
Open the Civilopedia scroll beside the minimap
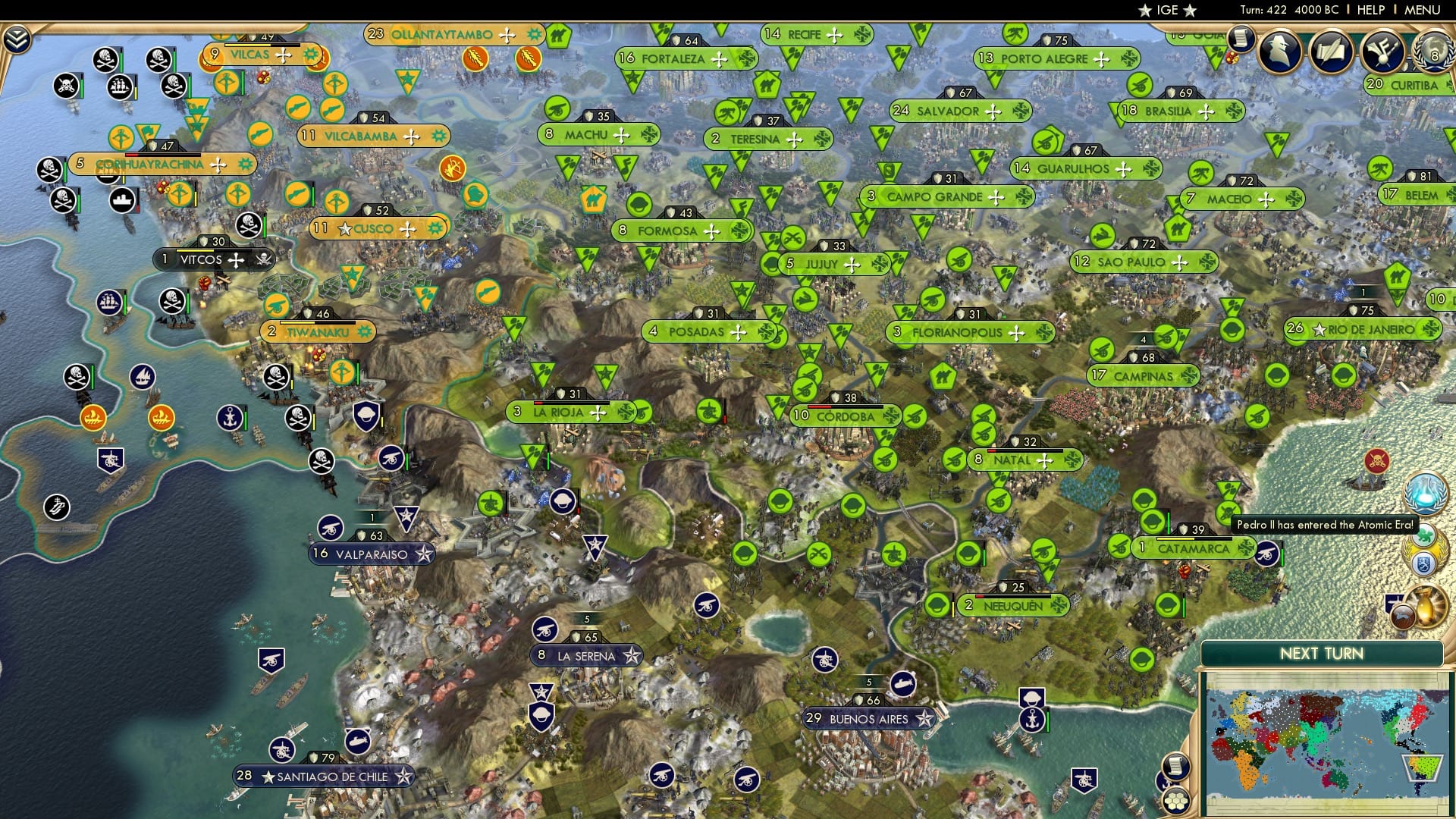[1176, 765]
